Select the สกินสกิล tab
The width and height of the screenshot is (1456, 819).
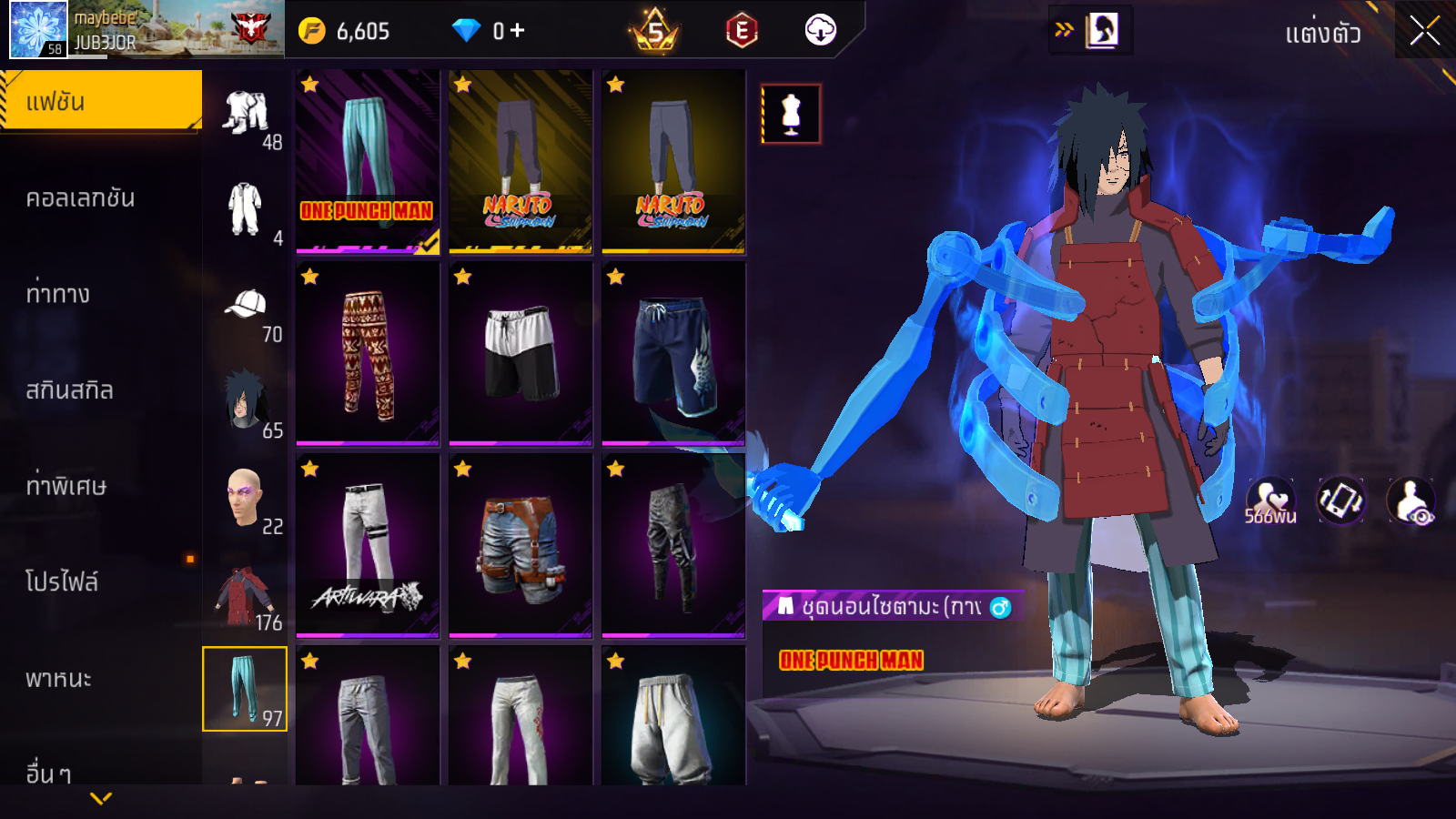pyautogui.click(x=70, y=390)
